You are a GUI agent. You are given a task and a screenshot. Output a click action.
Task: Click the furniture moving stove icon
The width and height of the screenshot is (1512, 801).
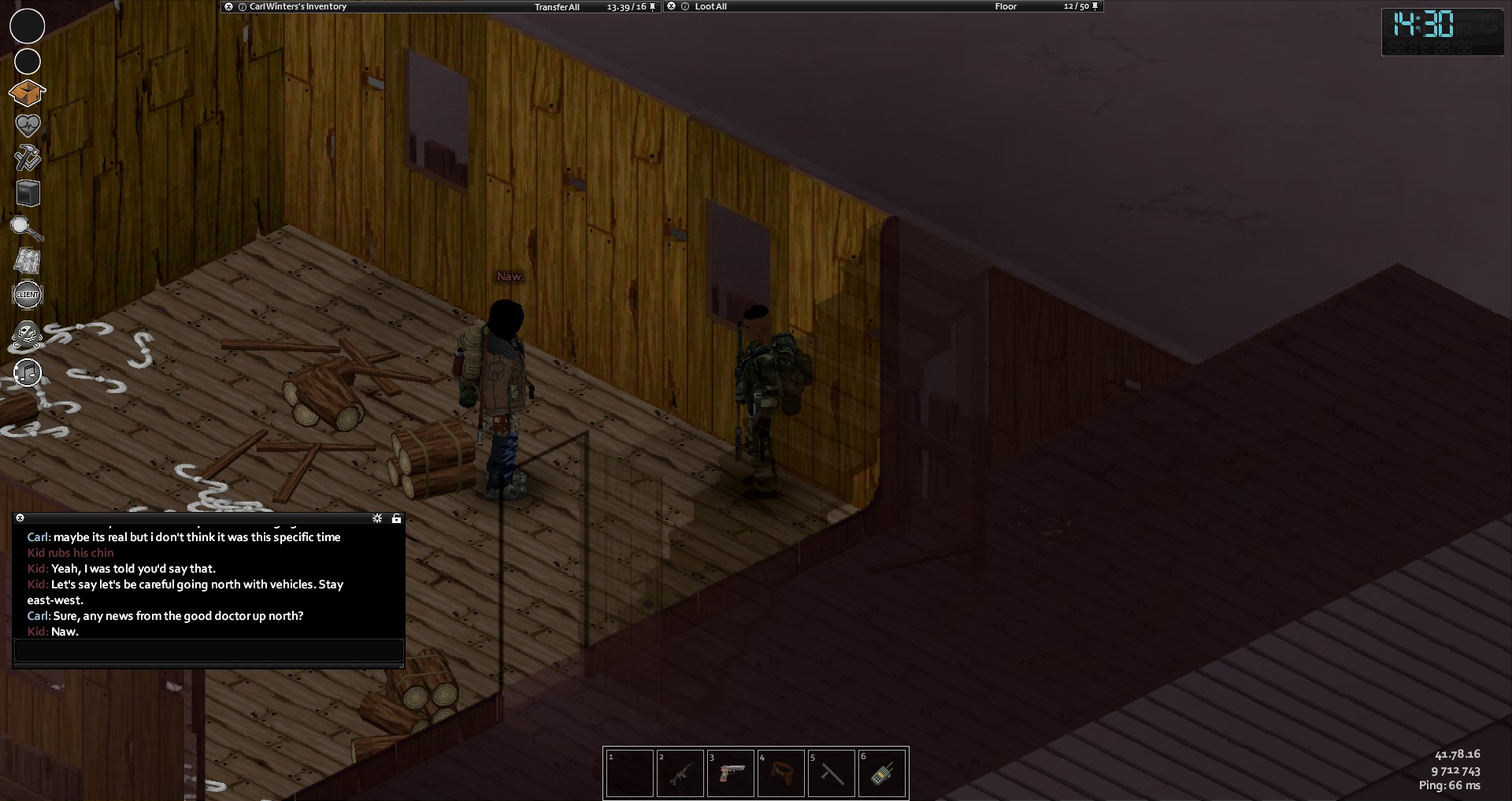tap(28, 193)
